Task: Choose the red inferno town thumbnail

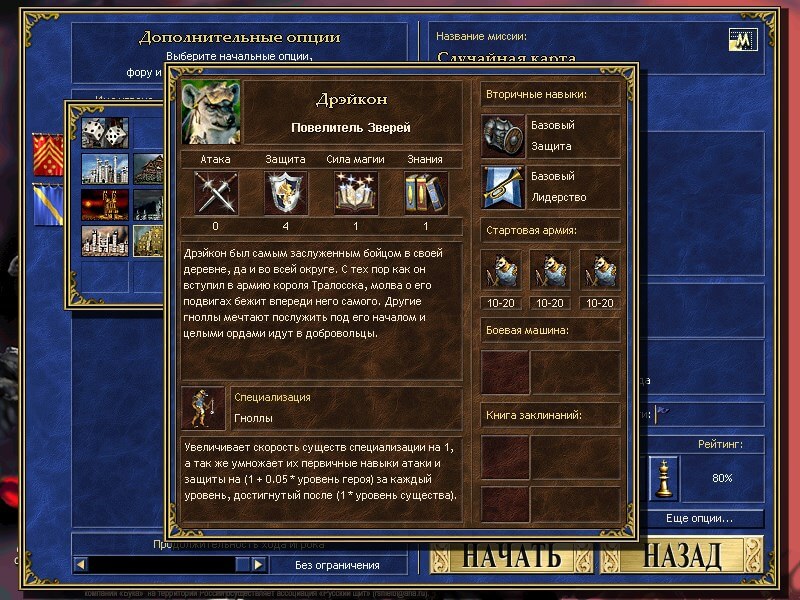Action: pos(103,205)
